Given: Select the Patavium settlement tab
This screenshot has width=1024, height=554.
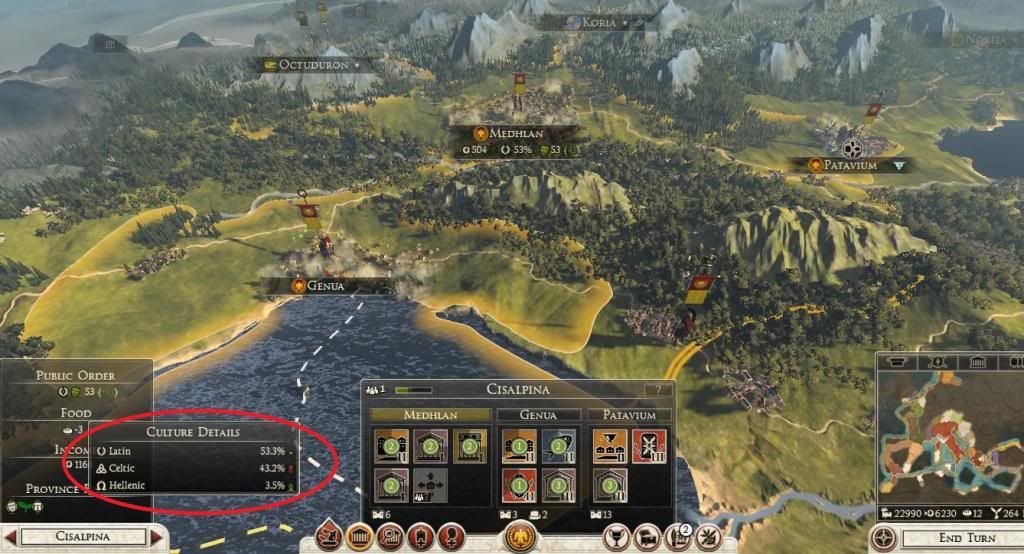Looking at the screenshot, I should (x=628, y=414).
